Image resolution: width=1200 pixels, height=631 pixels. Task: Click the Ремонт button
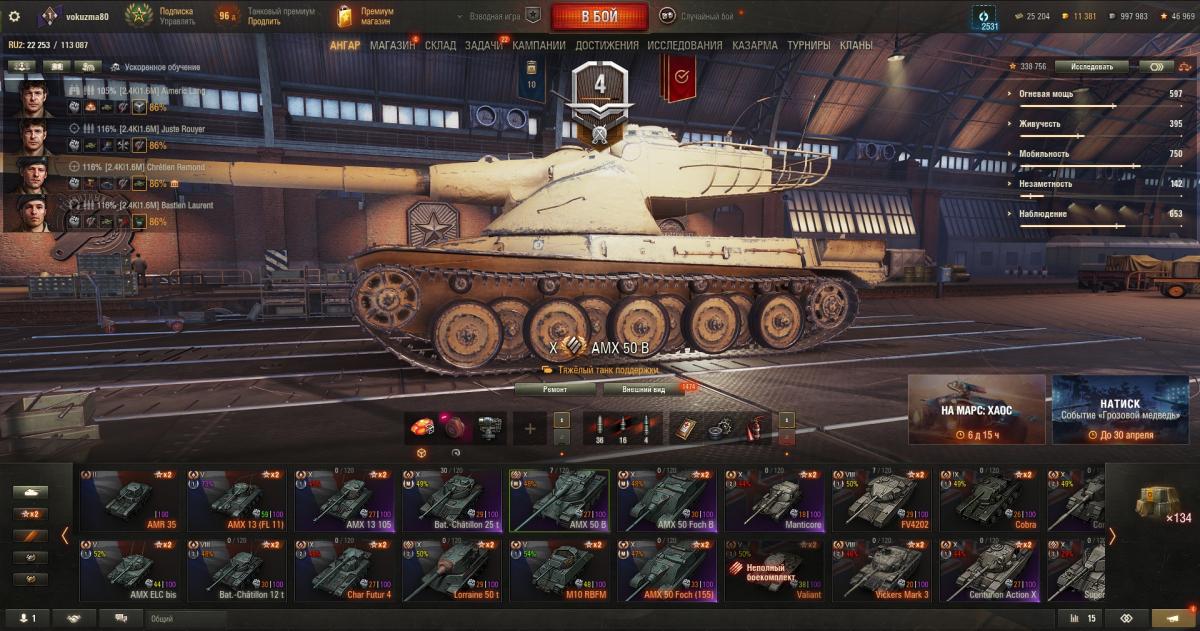[x=555, y=389]
